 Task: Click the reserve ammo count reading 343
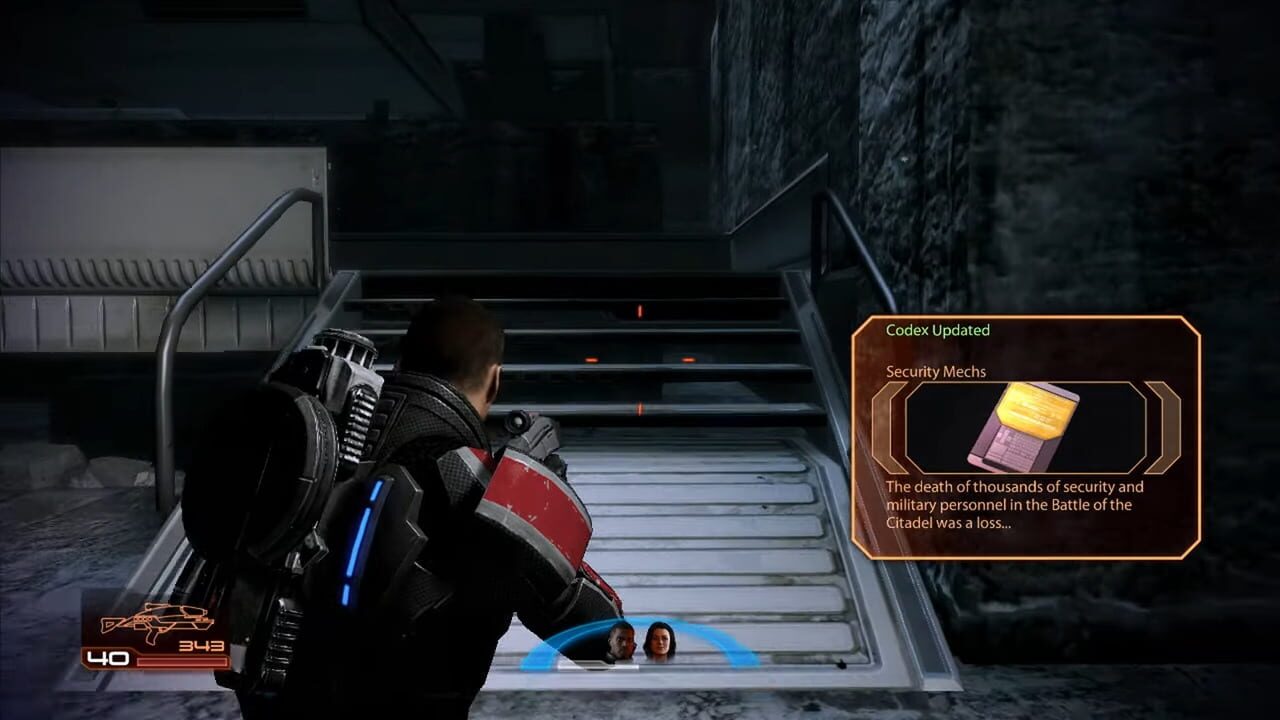coord(201,645)
